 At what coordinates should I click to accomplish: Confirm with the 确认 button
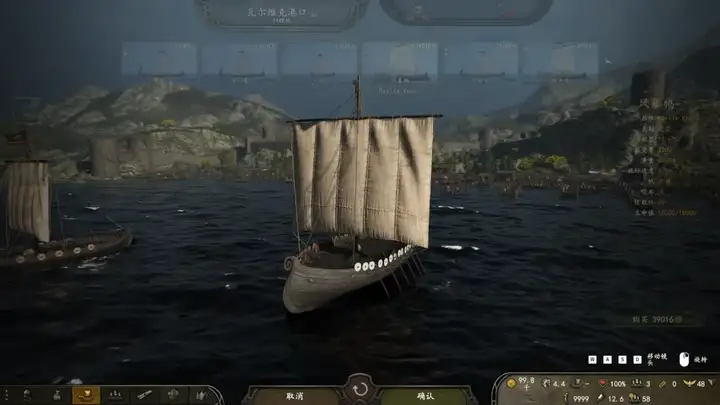425,395
